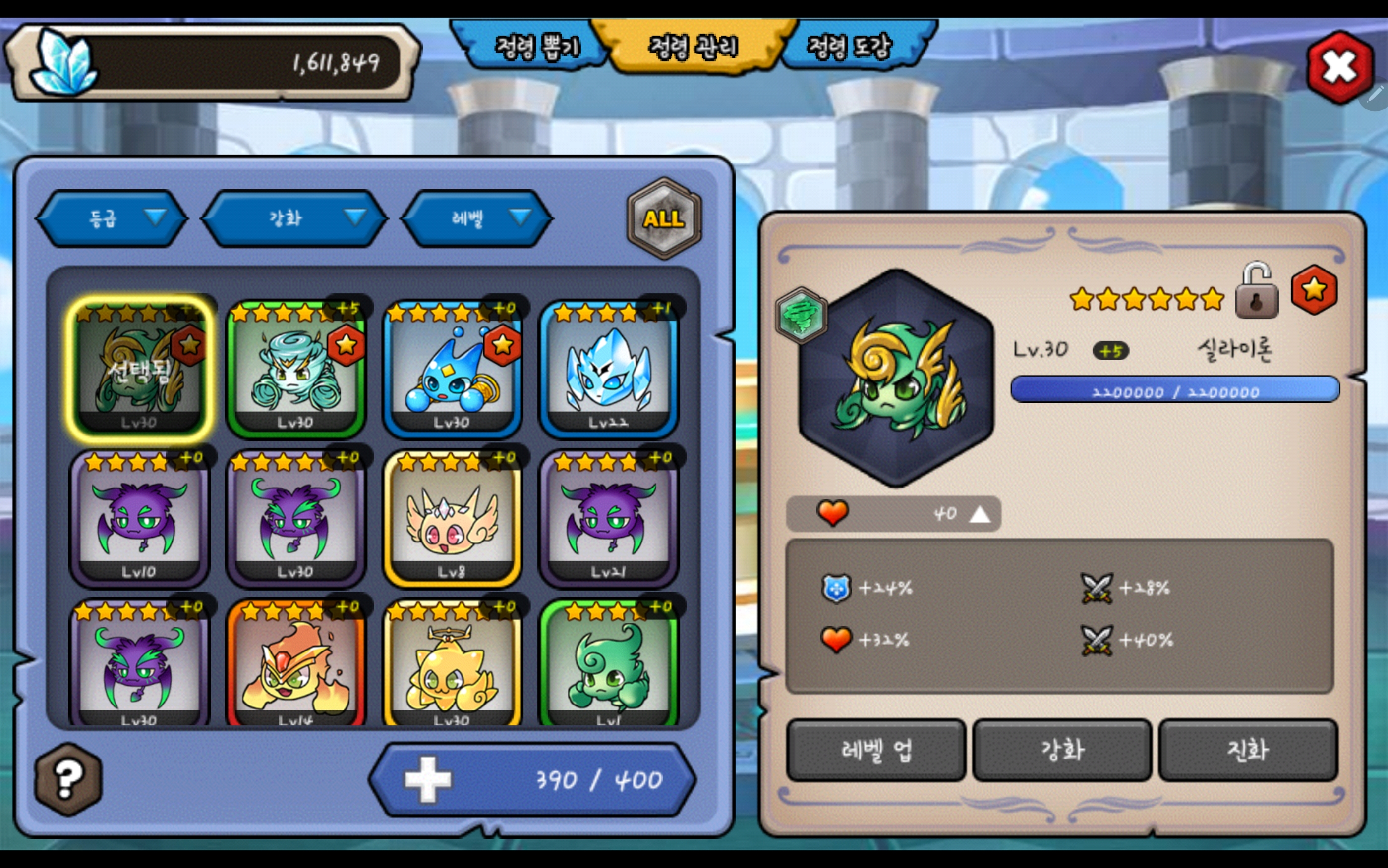Tap the 레벨 업 button
Viewport: 1388px width, 868px height.
point(876,750)
